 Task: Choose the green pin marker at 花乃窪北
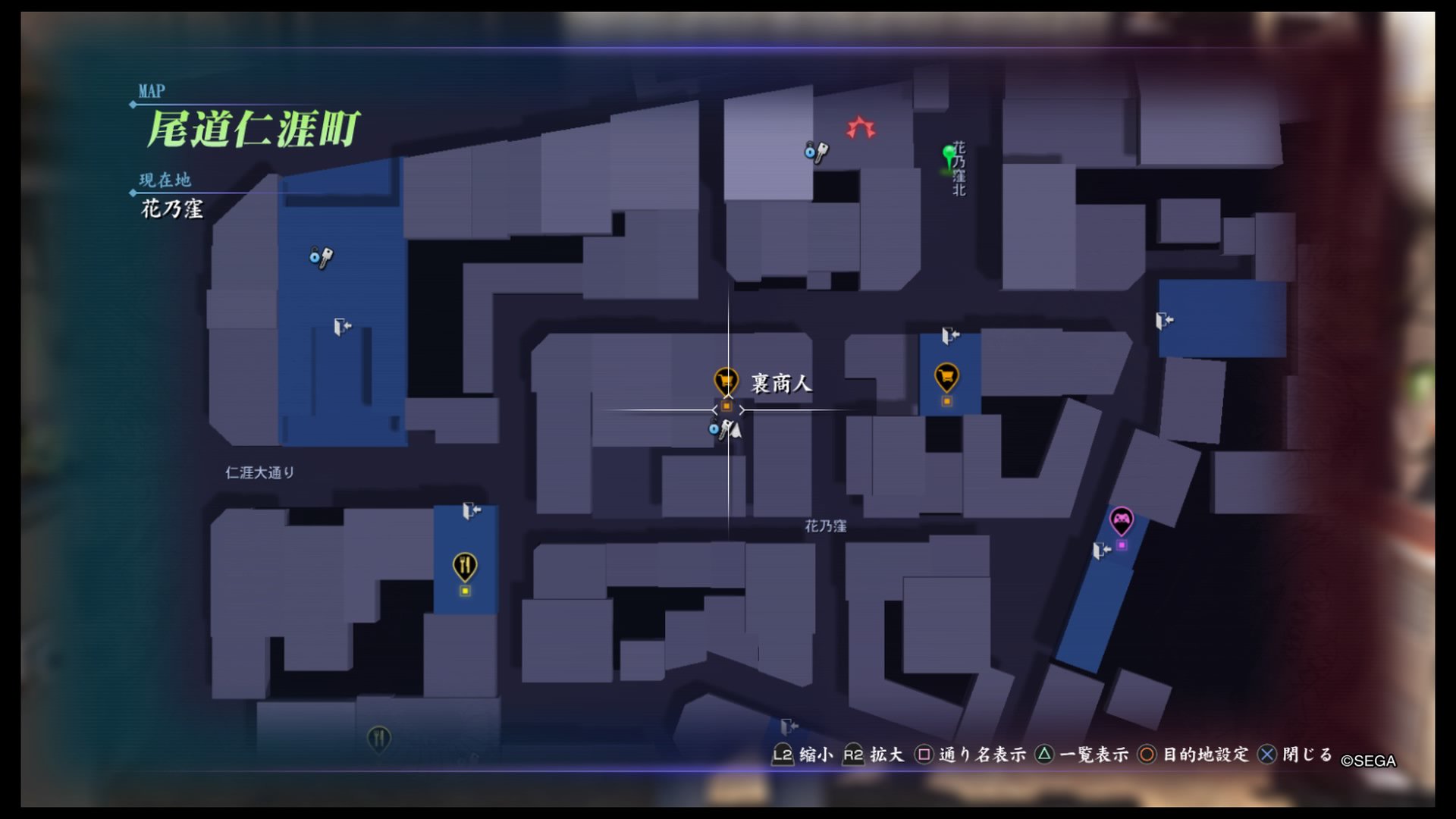[948, 158]
